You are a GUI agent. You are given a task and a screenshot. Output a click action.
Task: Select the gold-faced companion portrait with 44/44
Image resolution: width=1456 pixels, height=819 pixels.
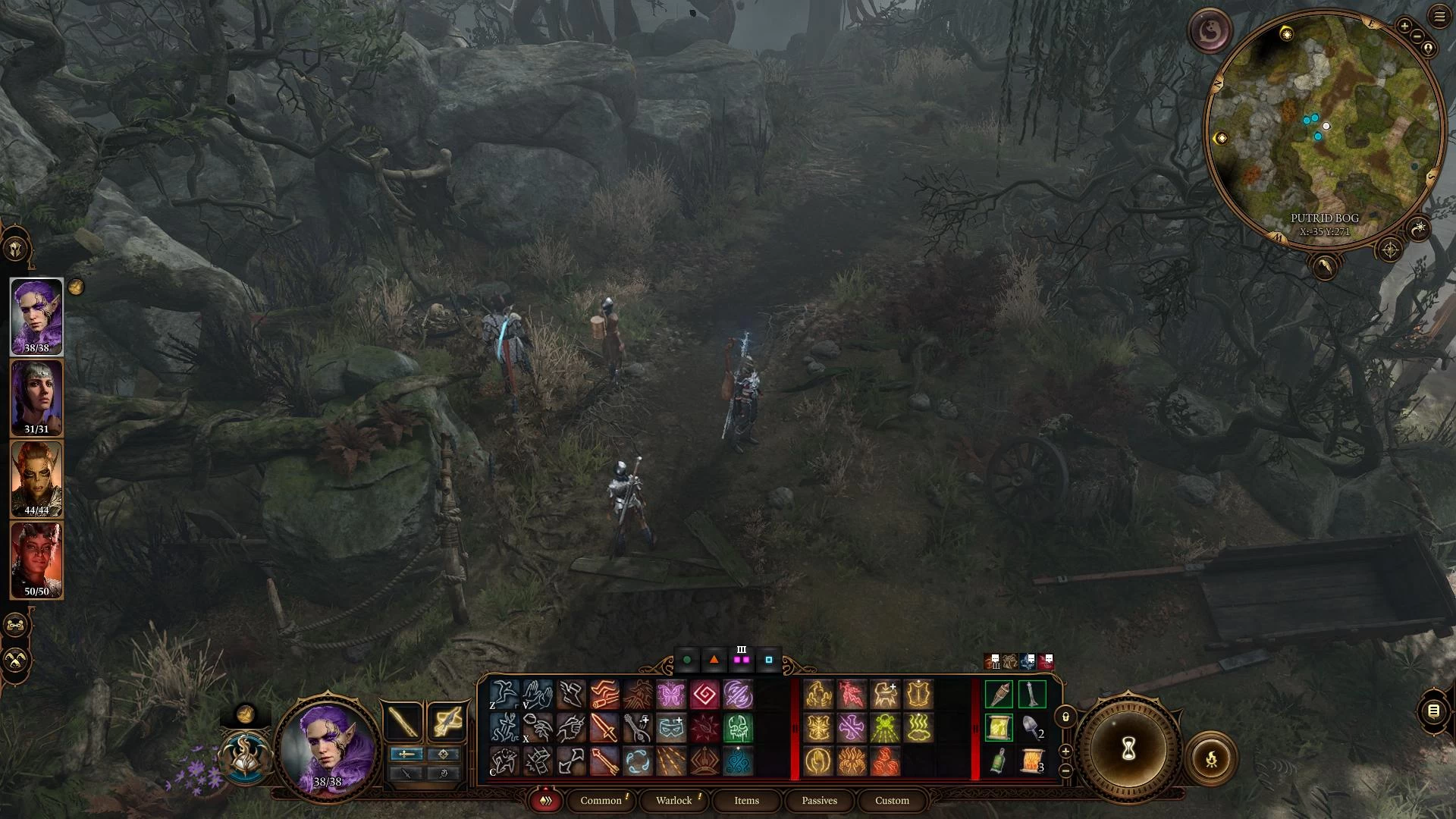coord(36,479)
